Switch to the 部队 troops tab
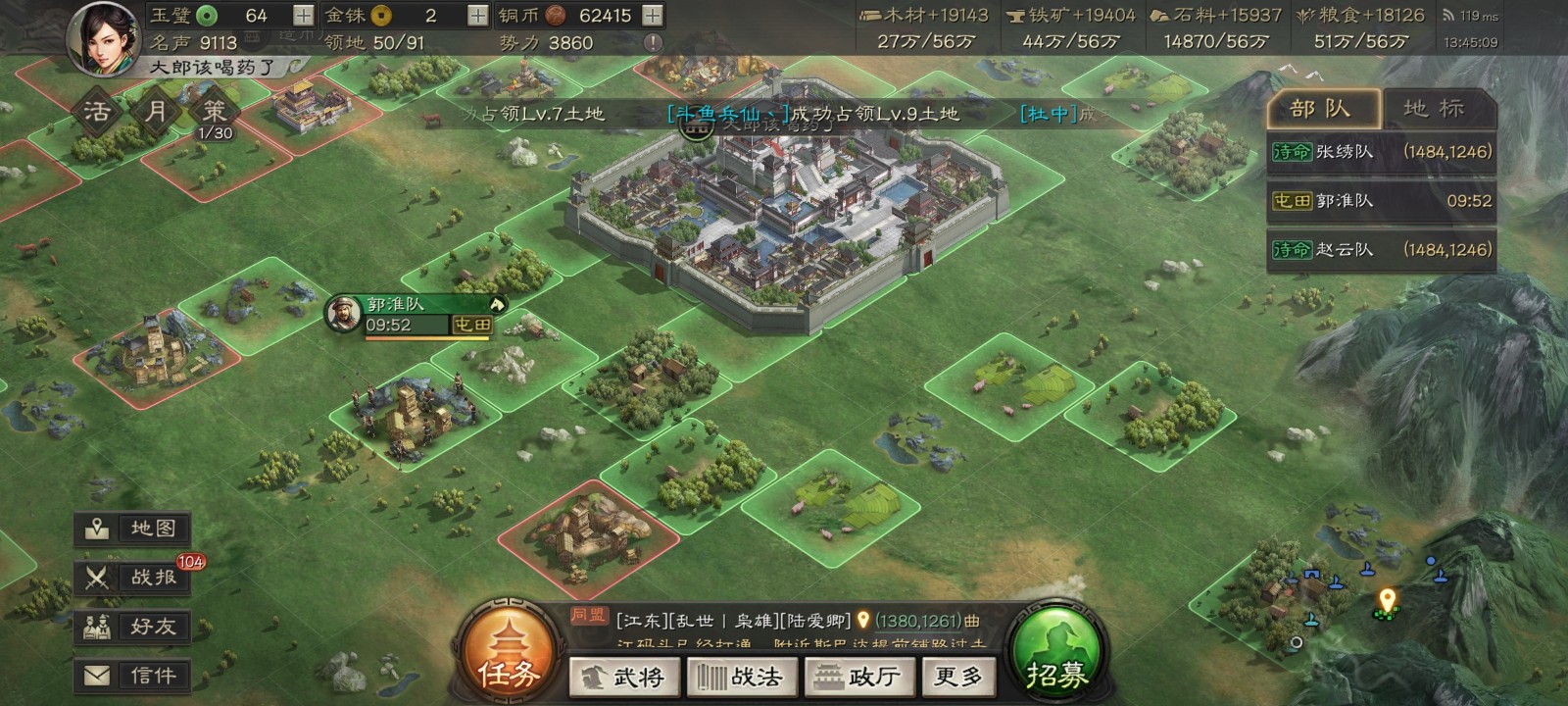The width and height of the screenshot is (1568, 706). coord(1322,109)
